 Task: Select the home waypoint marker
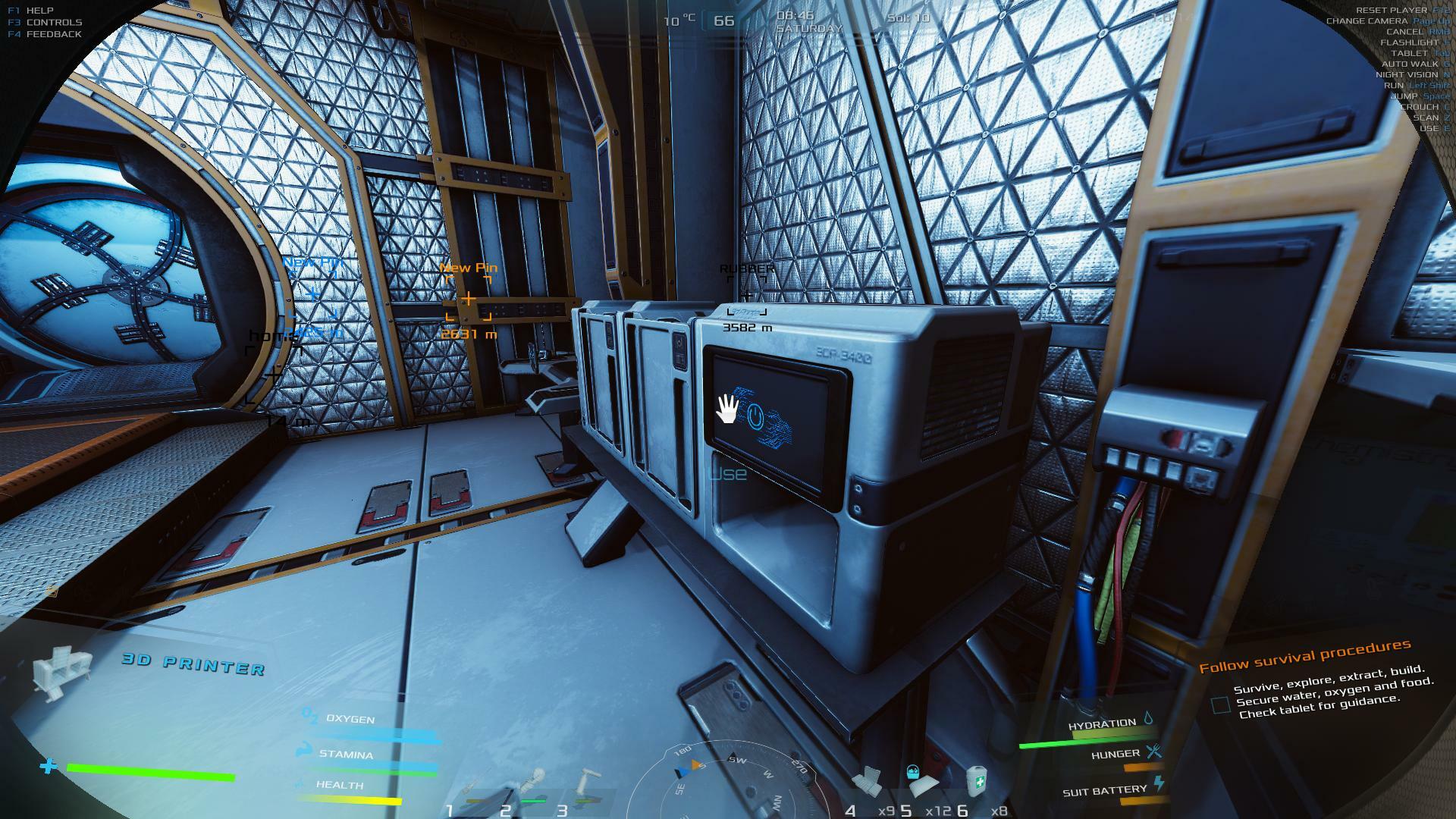(x=273, y=375)
